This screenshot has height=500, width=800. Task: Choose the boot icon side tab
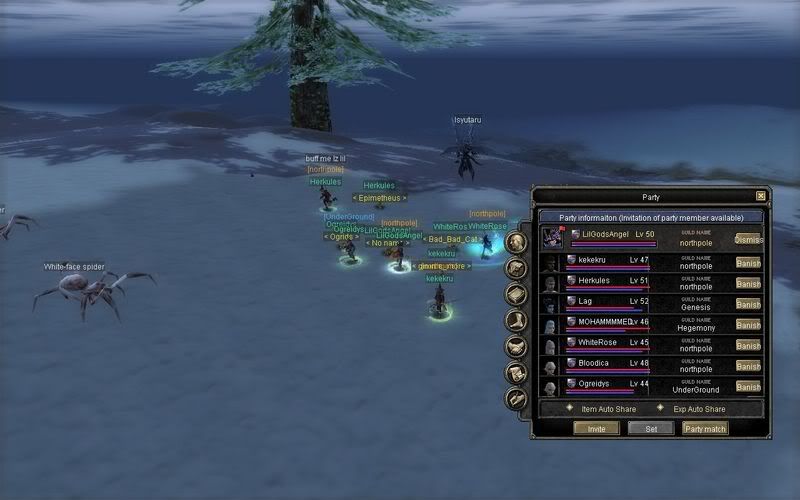click(516, 320)
